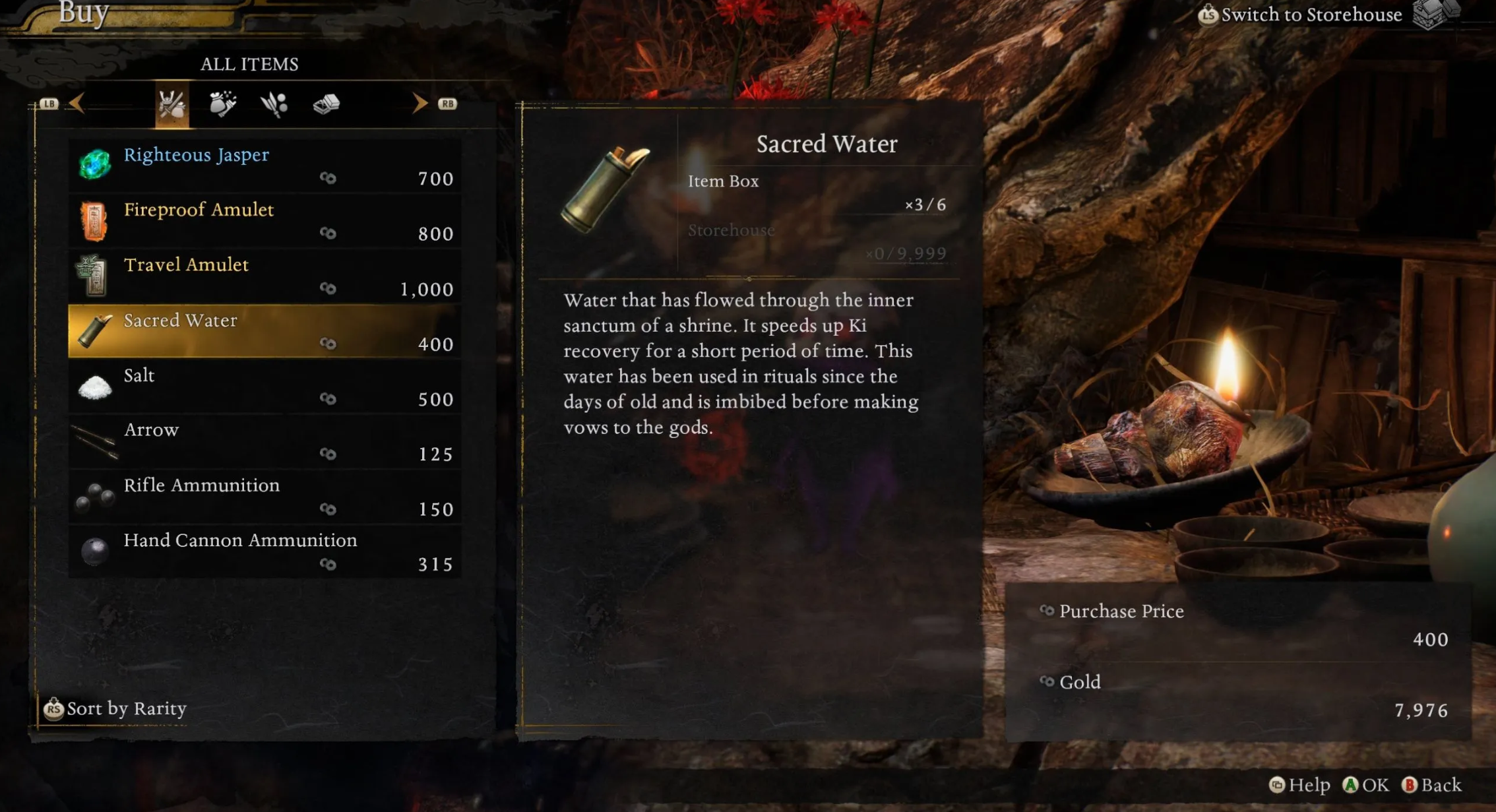Image resolution: width=1496 pixels, height=812 pixels.
Task: Select Righteous Jasper in the buy list
Action: point(264,166)
